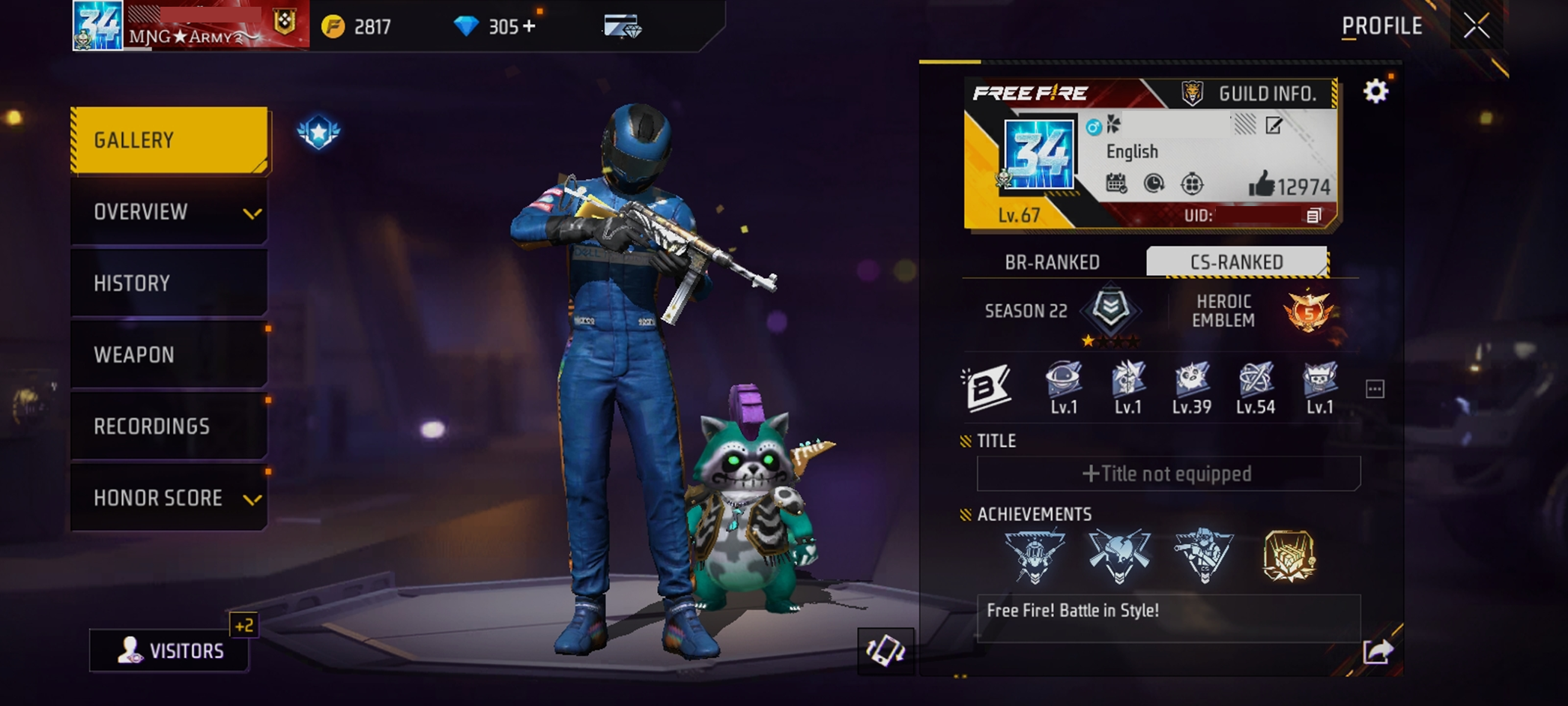Tap the thumbs-up likes icon
This screenshot has width=1568, height=706.
(x=1262, y=184)
